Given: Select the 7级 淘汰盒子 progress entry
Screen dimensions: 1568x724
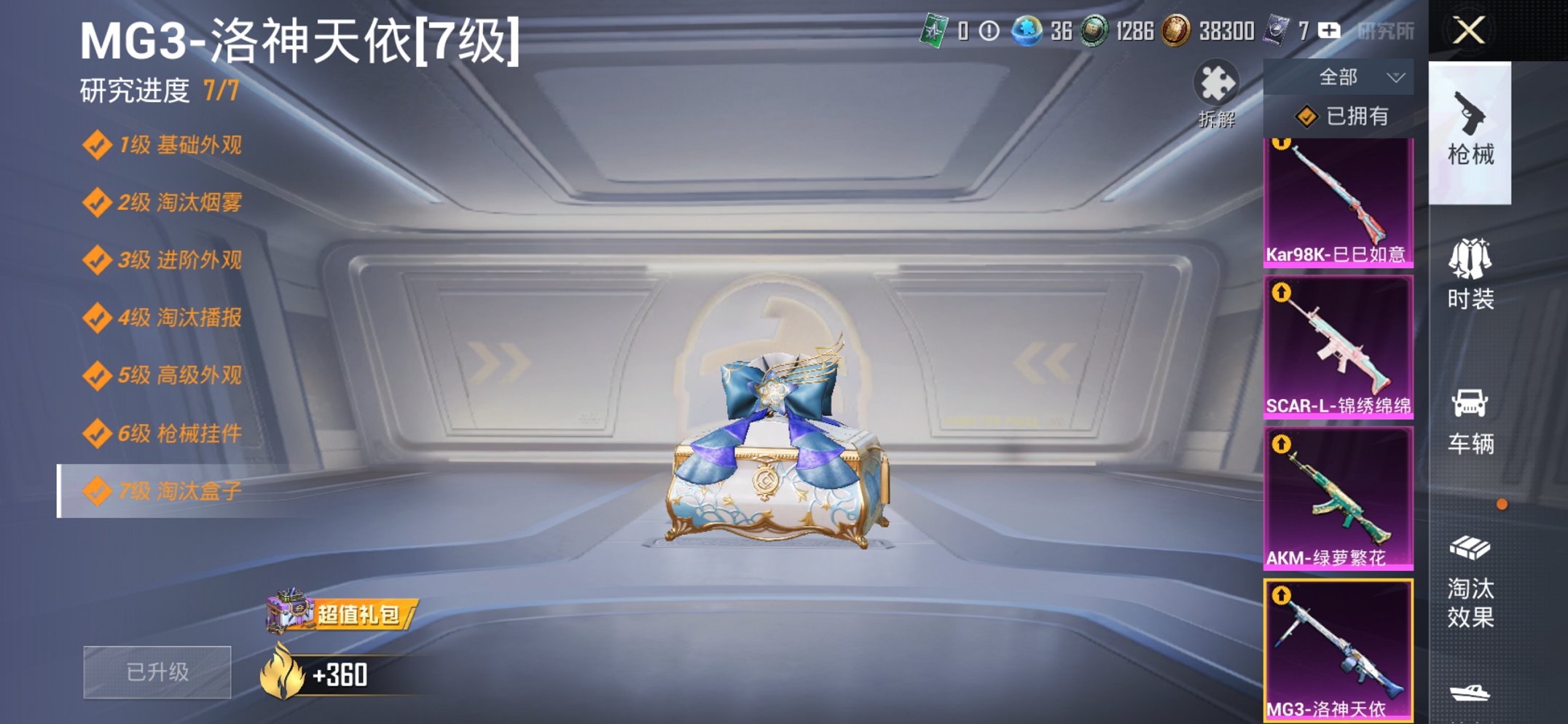Looking at the screenshot, I should coord(164,489).
